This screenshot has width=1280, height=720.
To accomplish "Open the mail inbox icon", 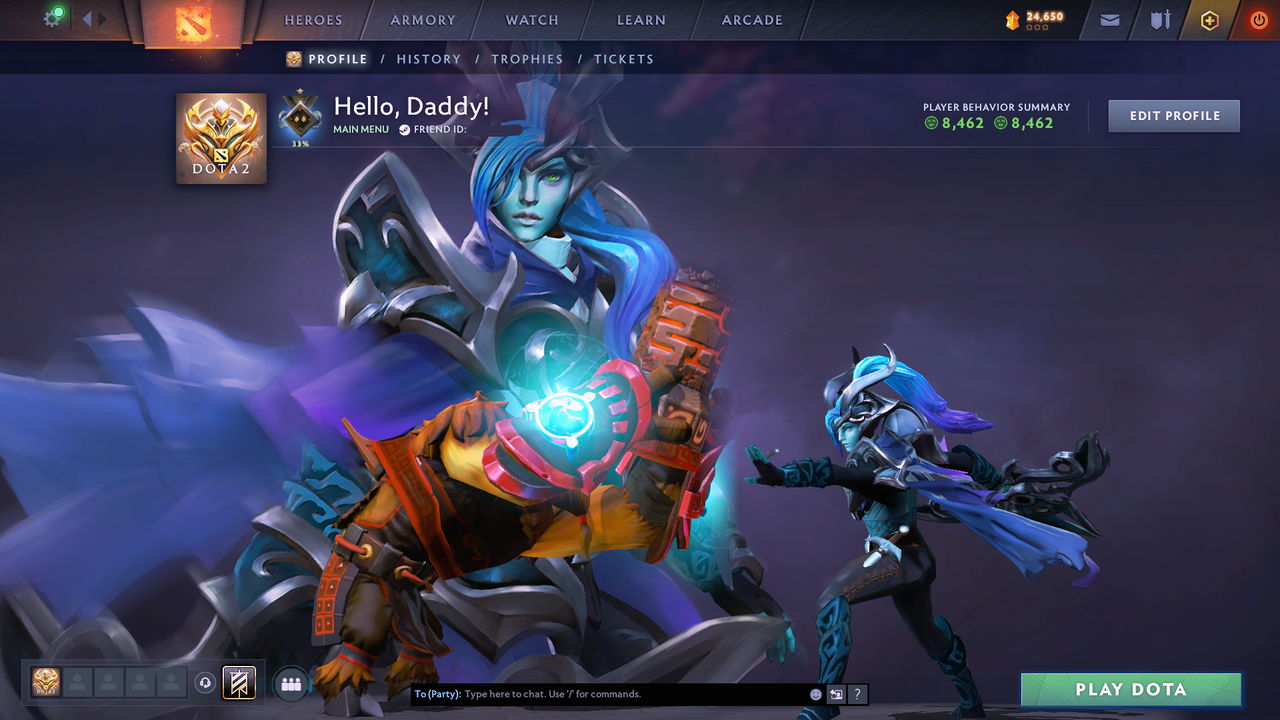I will click(1108, 19).
